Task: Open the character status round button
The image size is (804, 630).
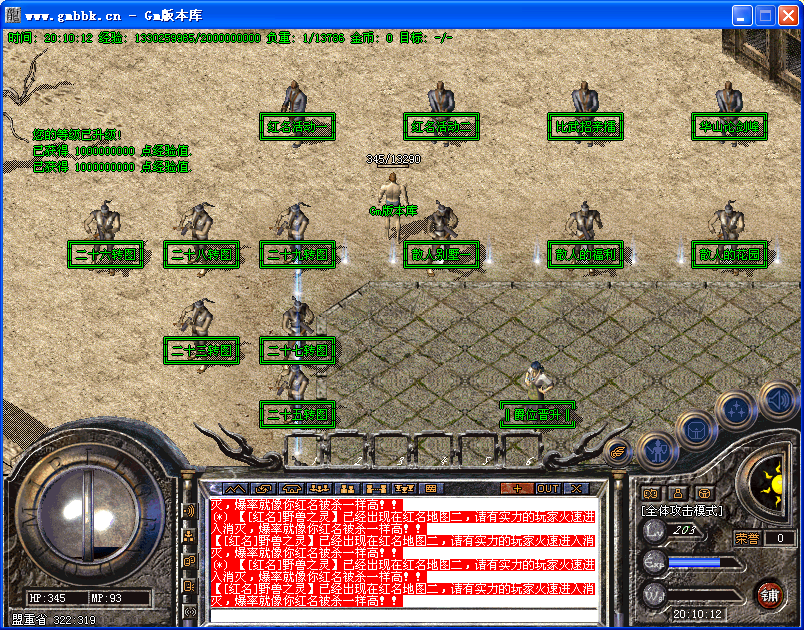Action: coord(656,450)
